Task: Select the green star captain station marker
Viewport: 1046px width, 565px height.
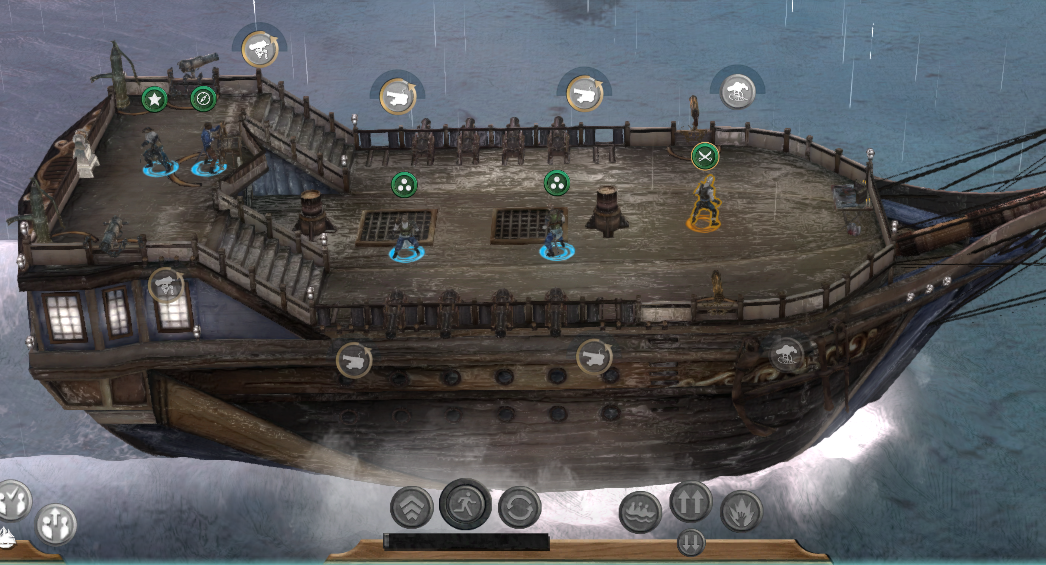Action: click(154, 98)
